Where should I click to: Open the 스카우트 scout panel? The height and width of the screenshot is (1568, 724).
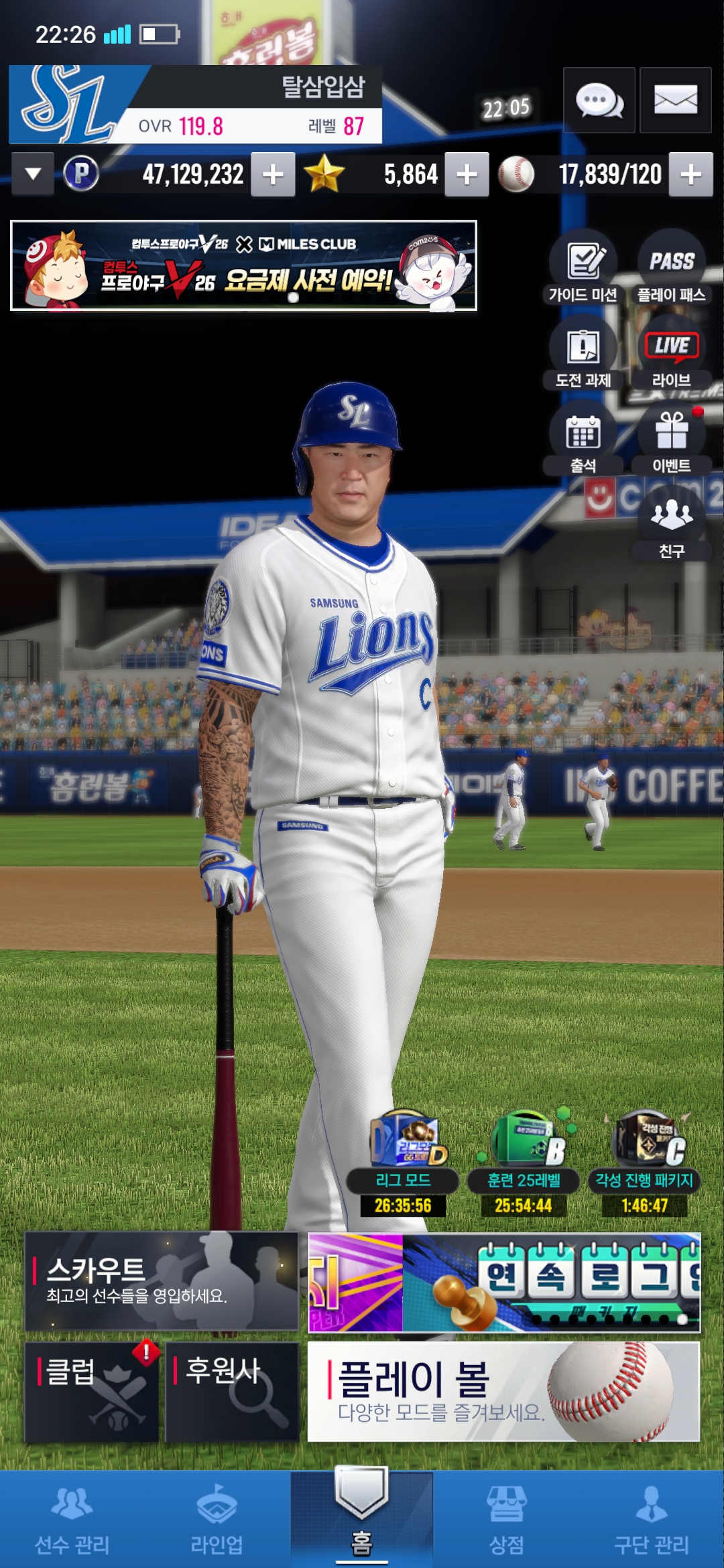[161, 1281]
